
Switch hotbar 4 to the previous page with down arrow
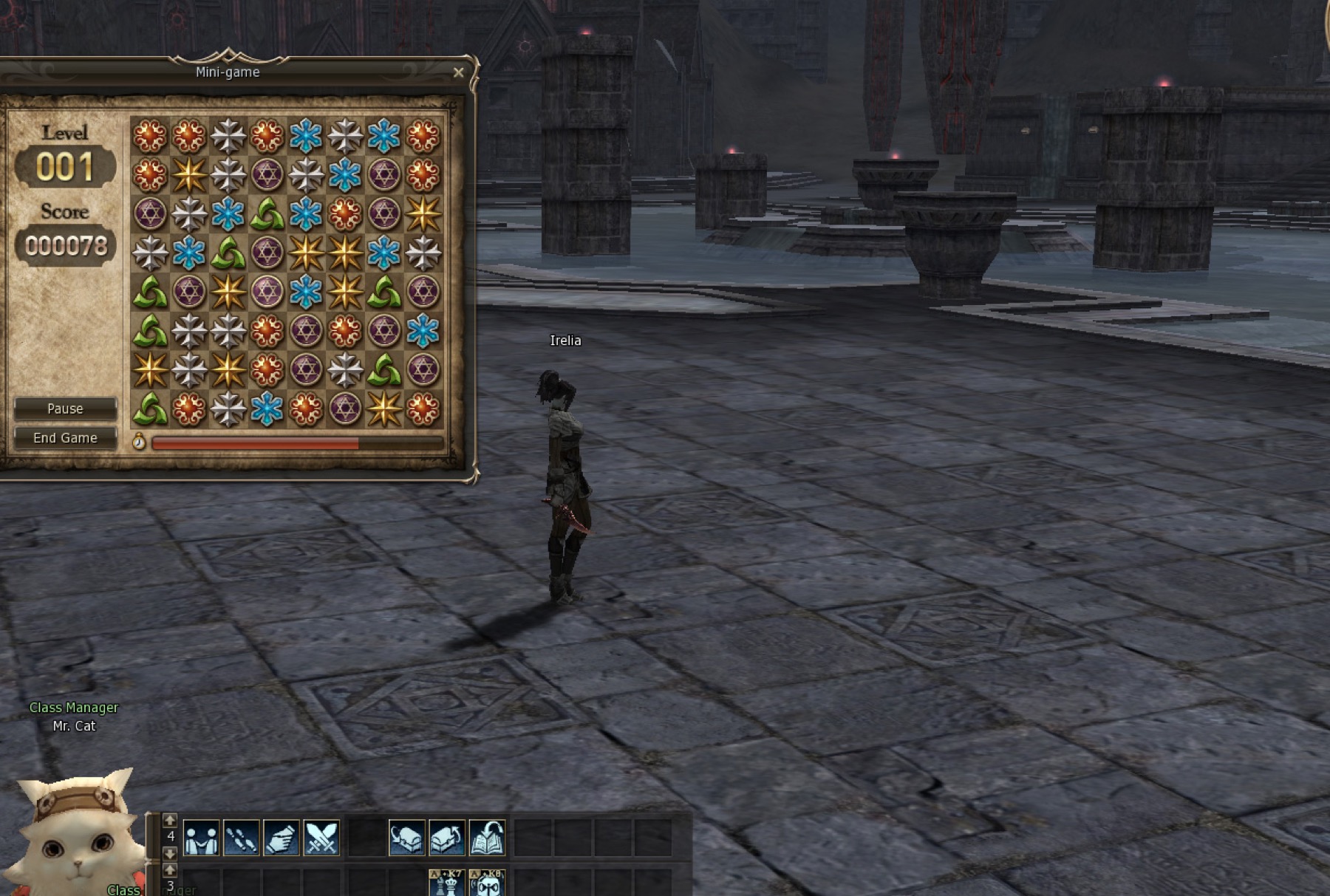click(170, 854)
